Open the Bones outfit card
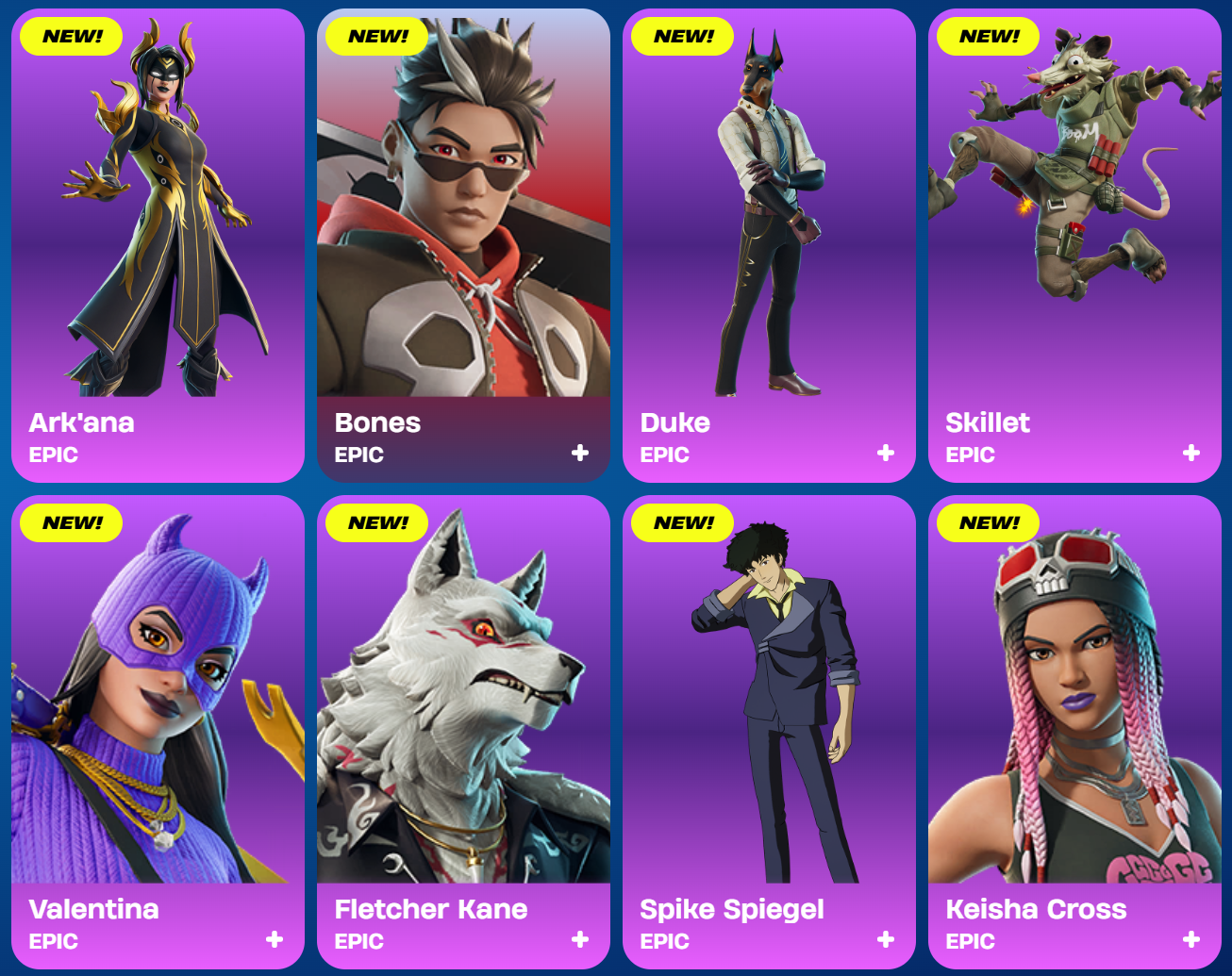 pos(463,245)
